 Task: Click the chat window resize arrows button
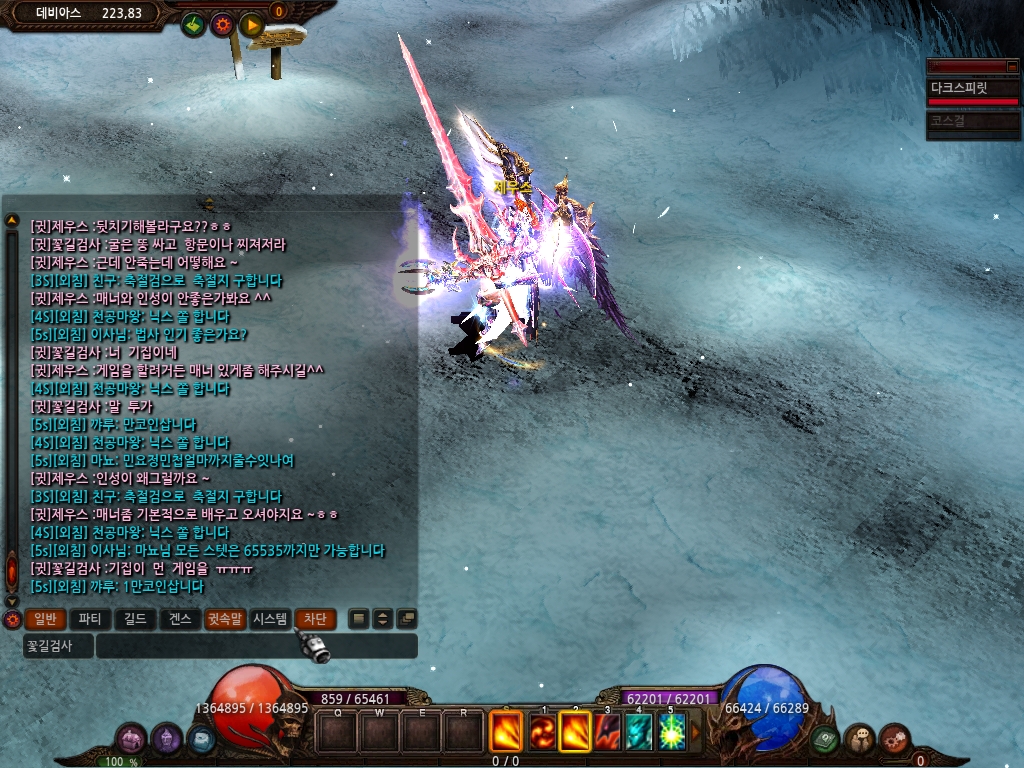coord(382,619)
